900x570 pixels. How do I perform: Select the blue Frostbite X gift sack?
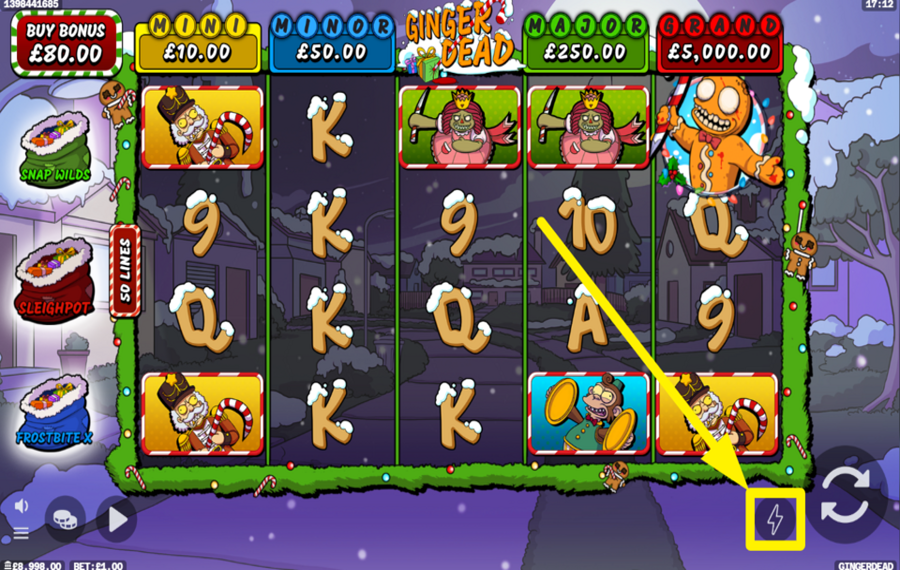(54, 410)
